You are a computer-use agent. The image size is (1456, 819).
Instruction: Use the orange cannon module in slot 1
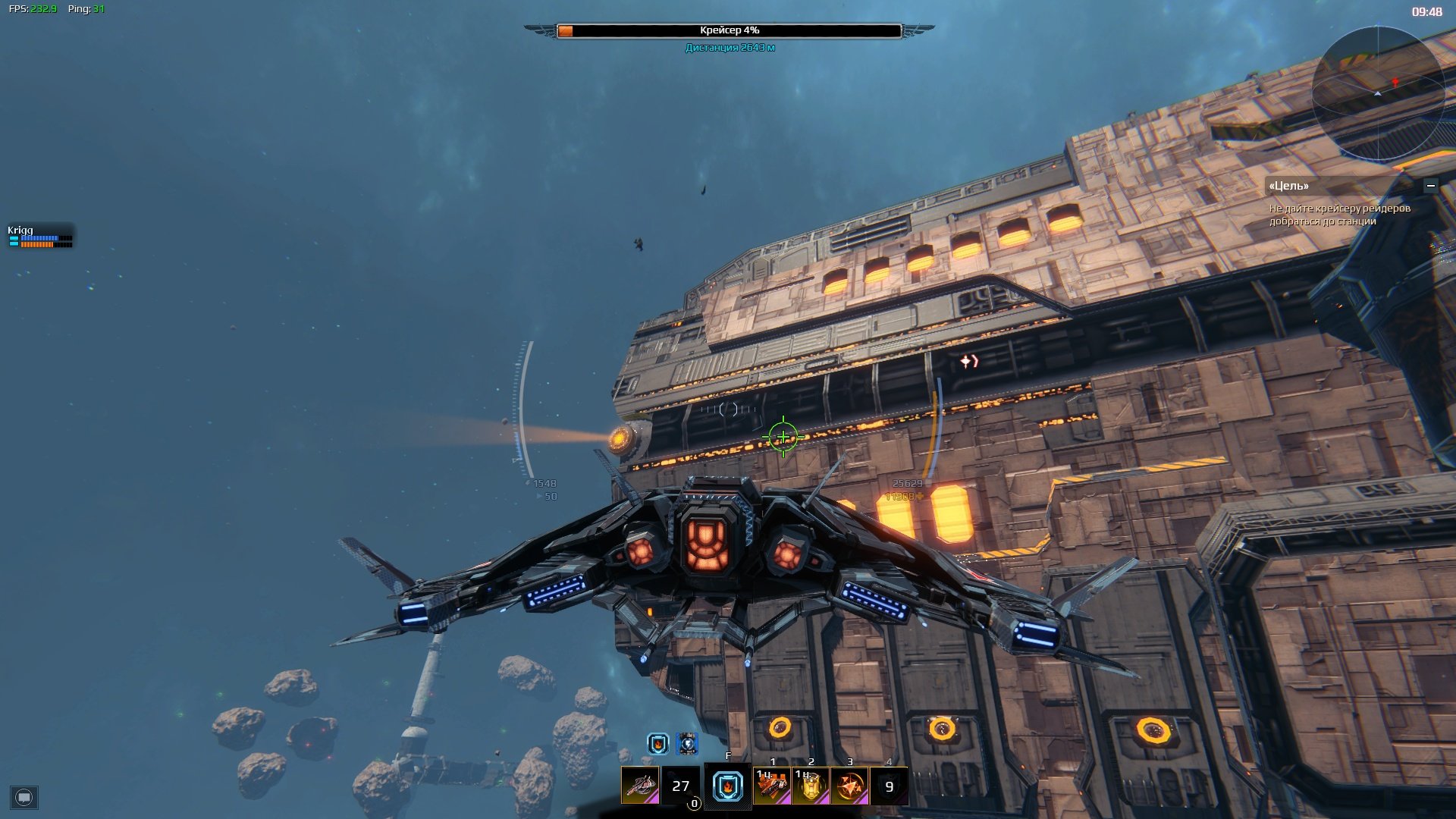[x=772, y=786]
